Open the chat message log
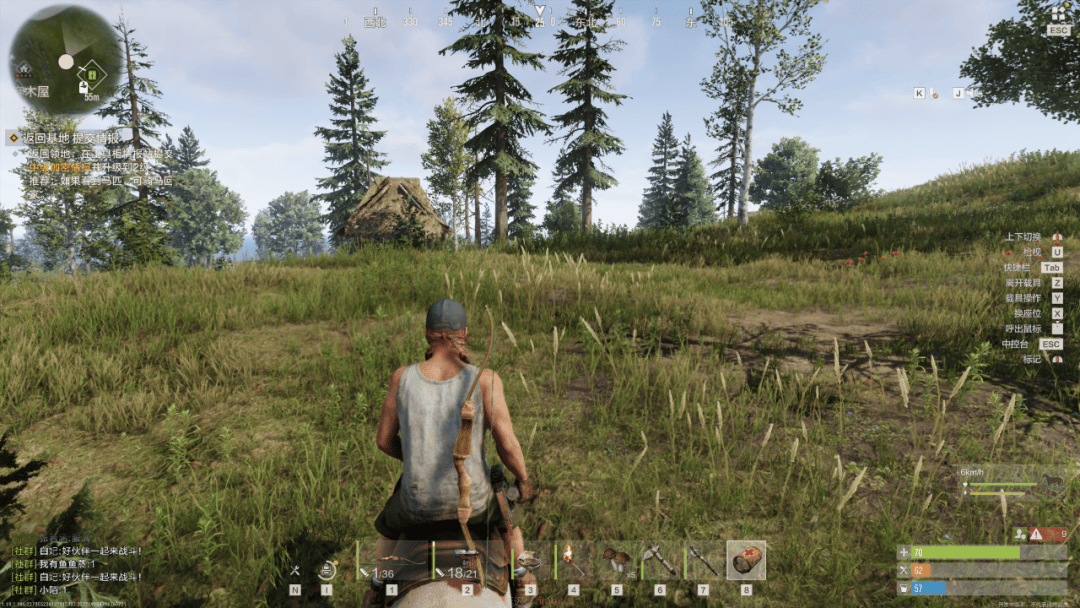The image size is (1080, 608). point(76,563)
